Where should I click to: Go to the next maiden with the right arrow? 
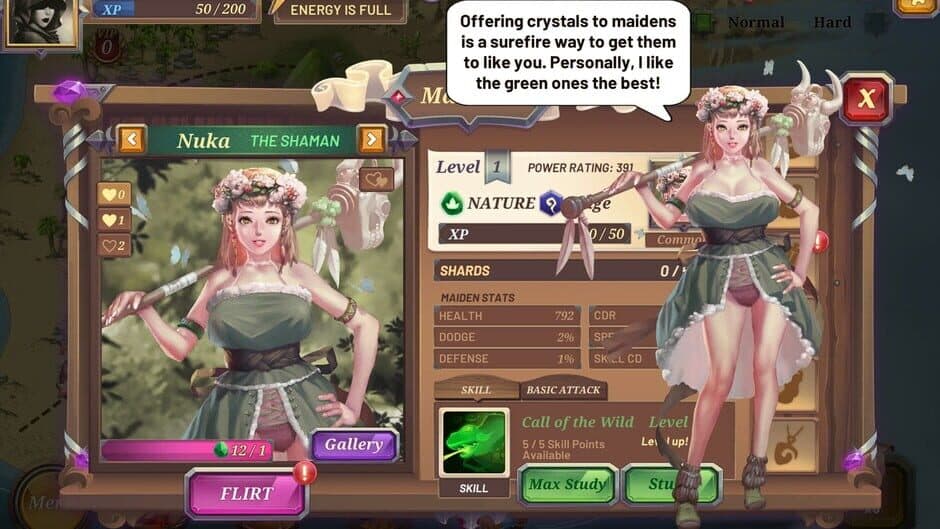[x=371, y=139]
